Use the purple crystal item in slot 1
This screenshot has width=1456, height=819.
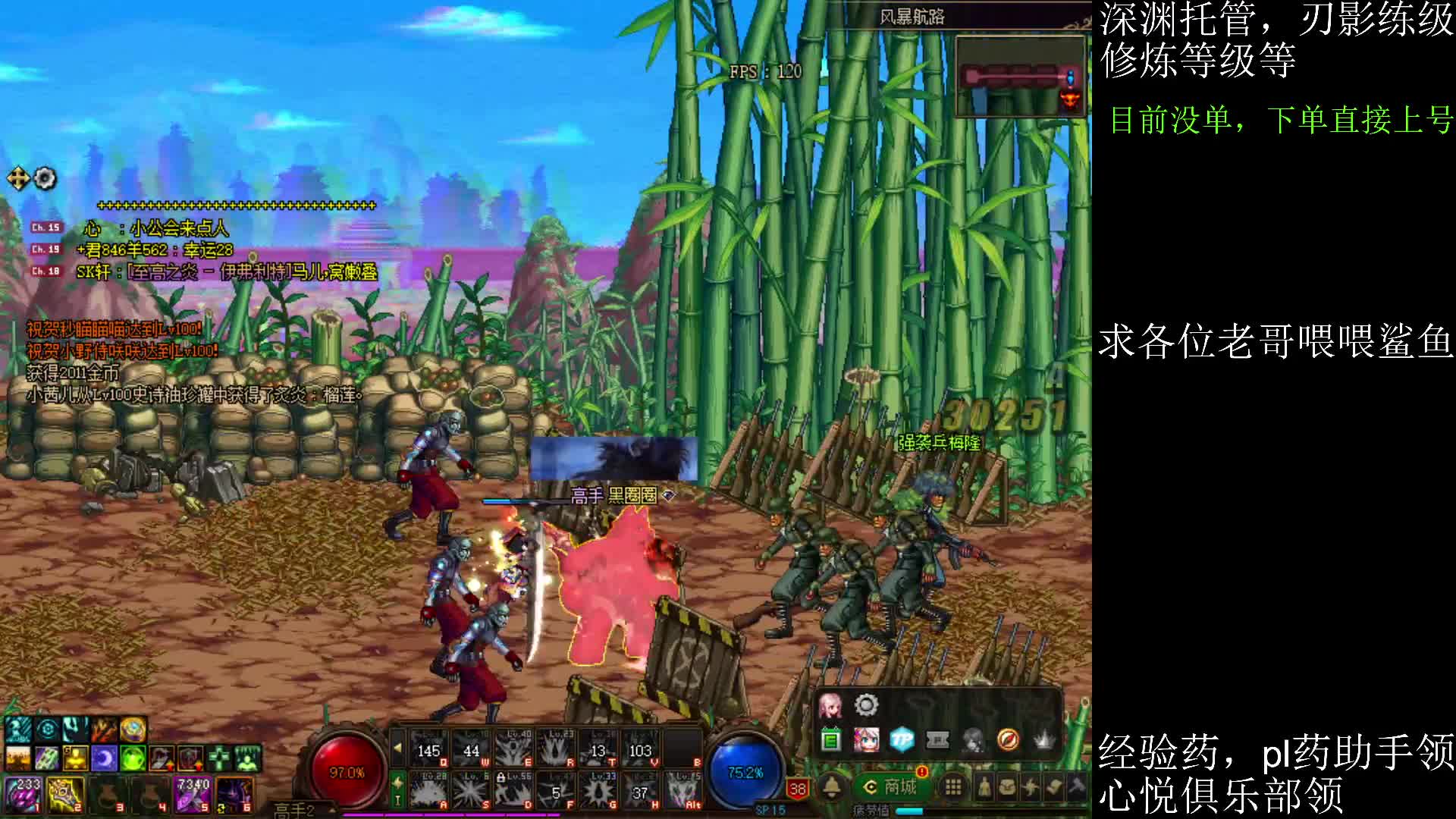coord(24,794)
